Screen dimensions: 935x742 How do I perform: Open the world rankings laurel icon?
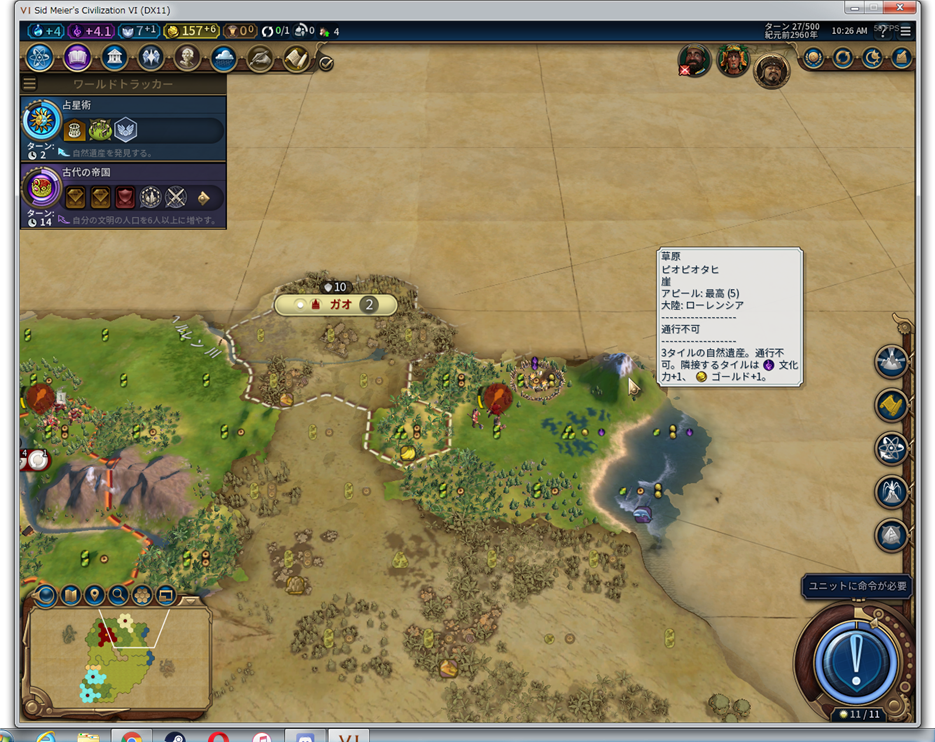pyautogui.click(x=813, y=58)
